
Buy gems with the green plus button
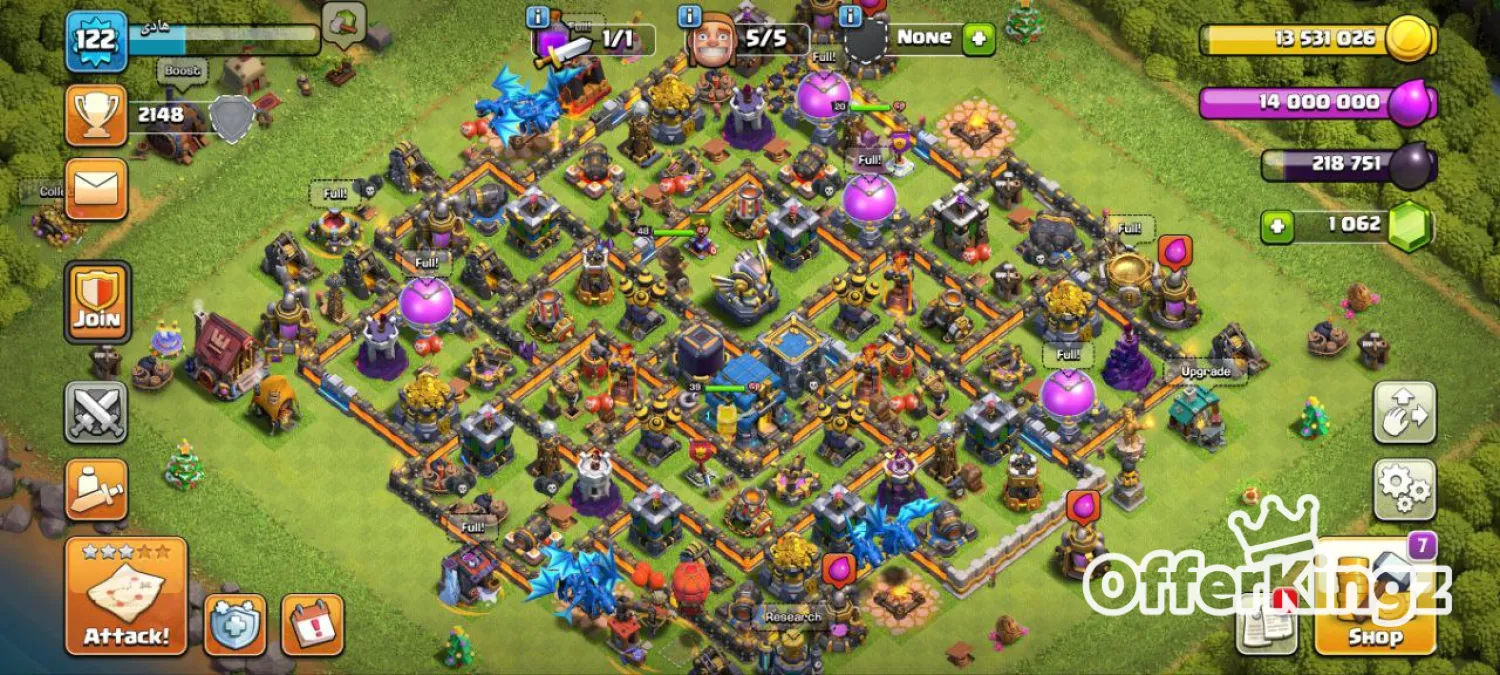click(x=1276, y=226)
